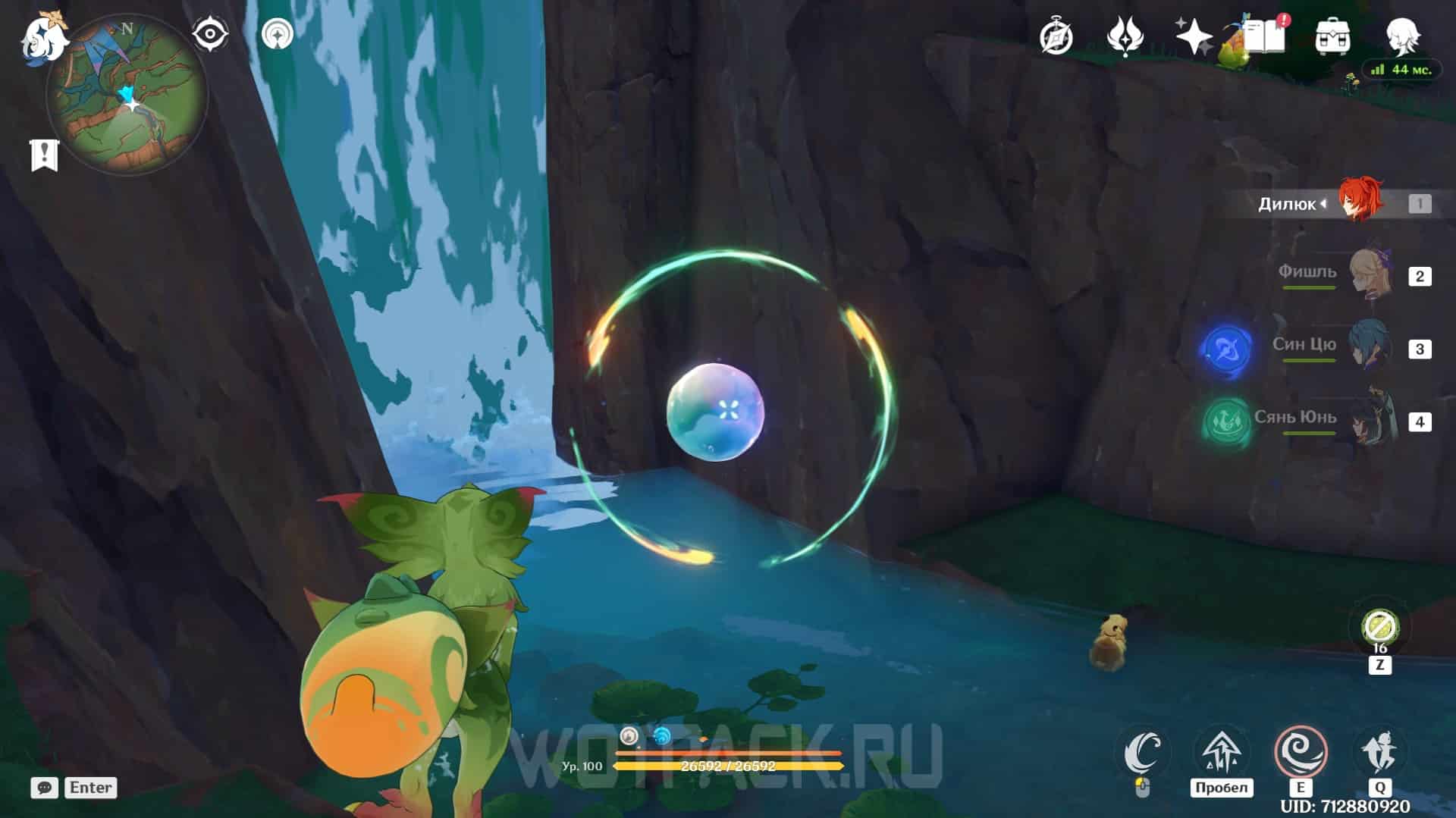
Task: Open the events star icon
Action: point(1124,36)
